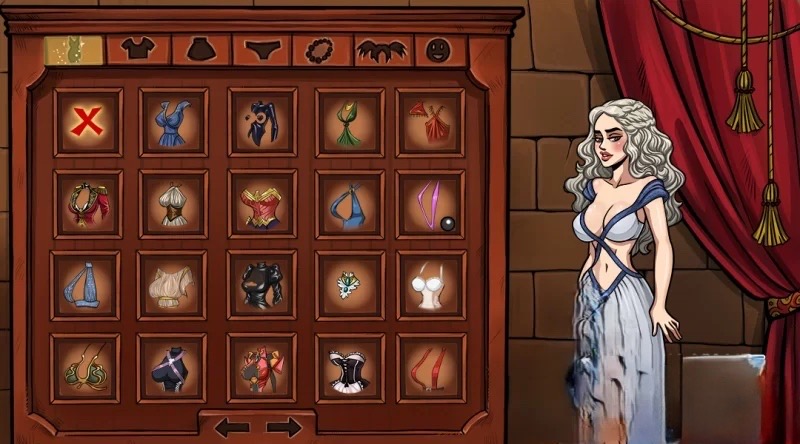Image resolution: width=800 pixels, height=444 pixels.
Task: Open the skirt category tab
Action: [x=201, y=48]
